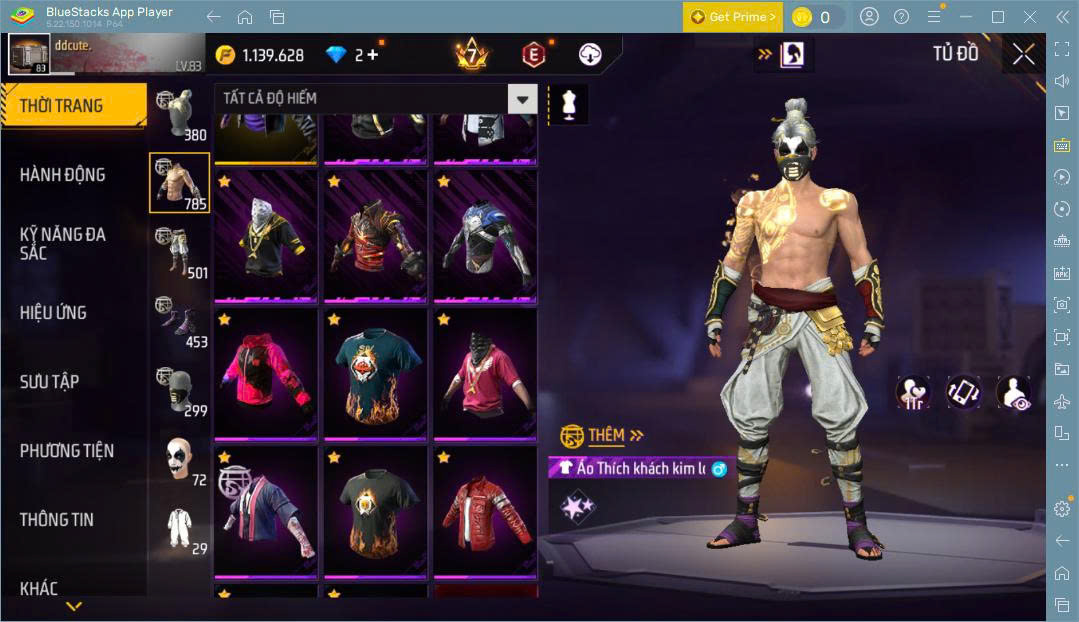Screen dimensions: 1079x622
Task: Close the TỦ ĐỒ wardrobe screen
Action: (x=1023, y=54)
